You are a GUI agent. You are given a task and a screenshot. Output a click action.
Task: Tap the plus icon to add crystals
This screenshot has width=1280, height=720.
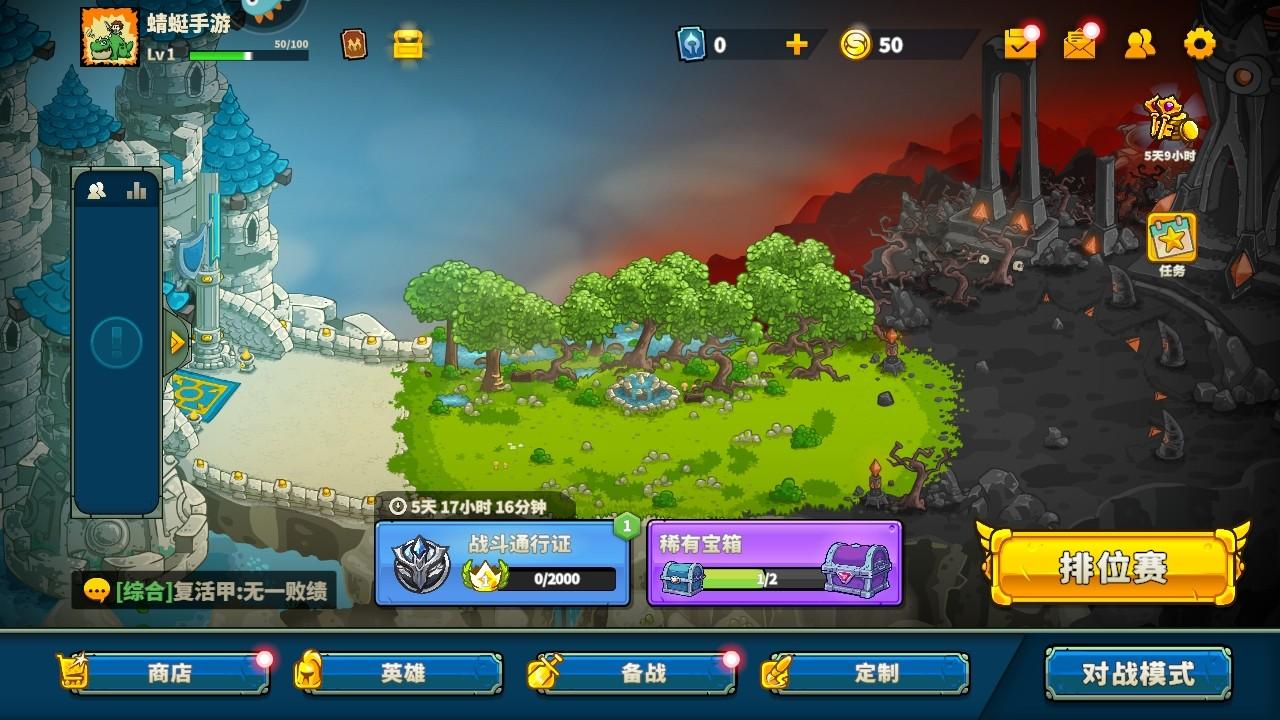[x=795, y=44]
